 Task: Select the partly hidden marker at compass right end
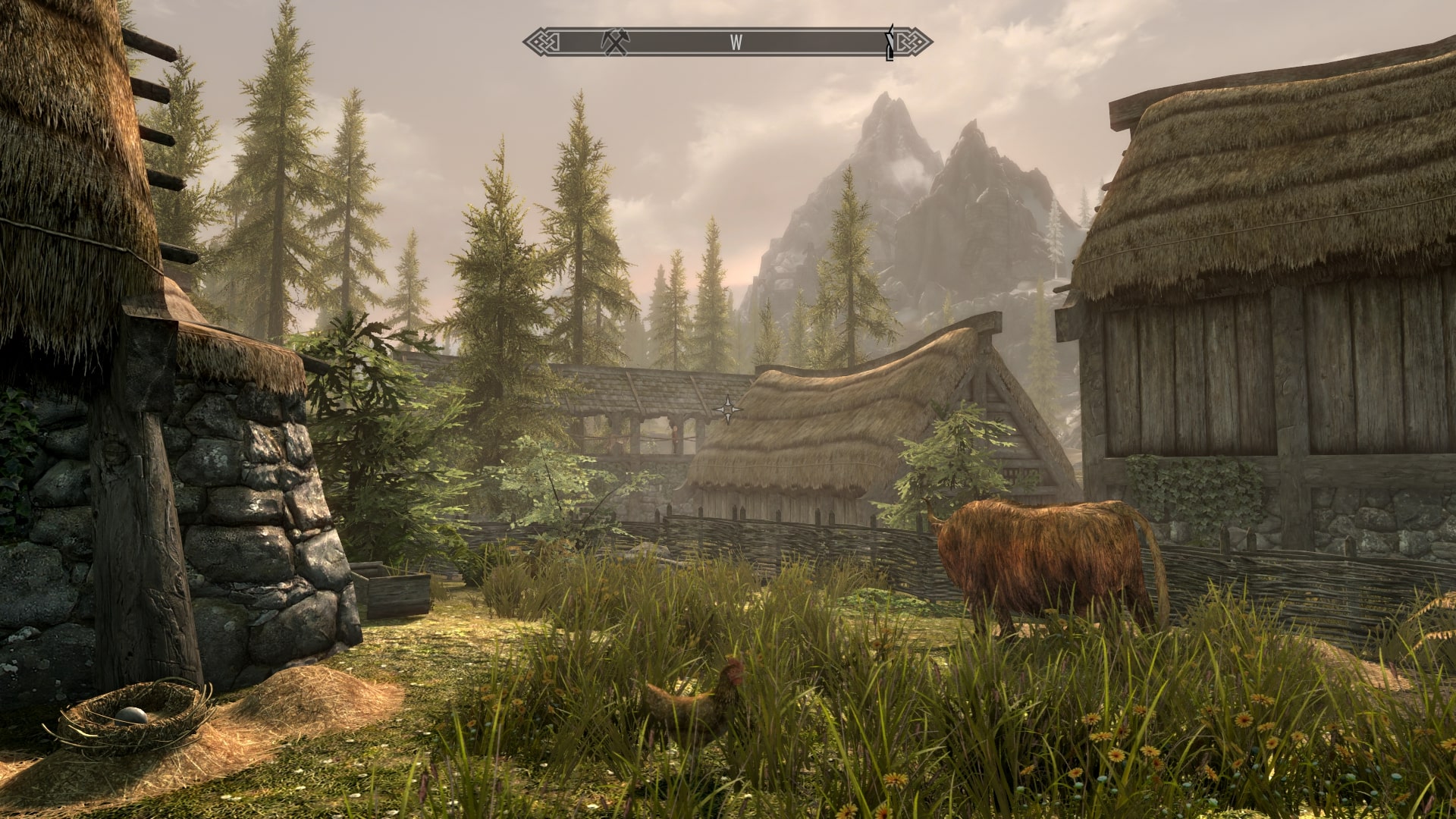[x=891, y=42]
